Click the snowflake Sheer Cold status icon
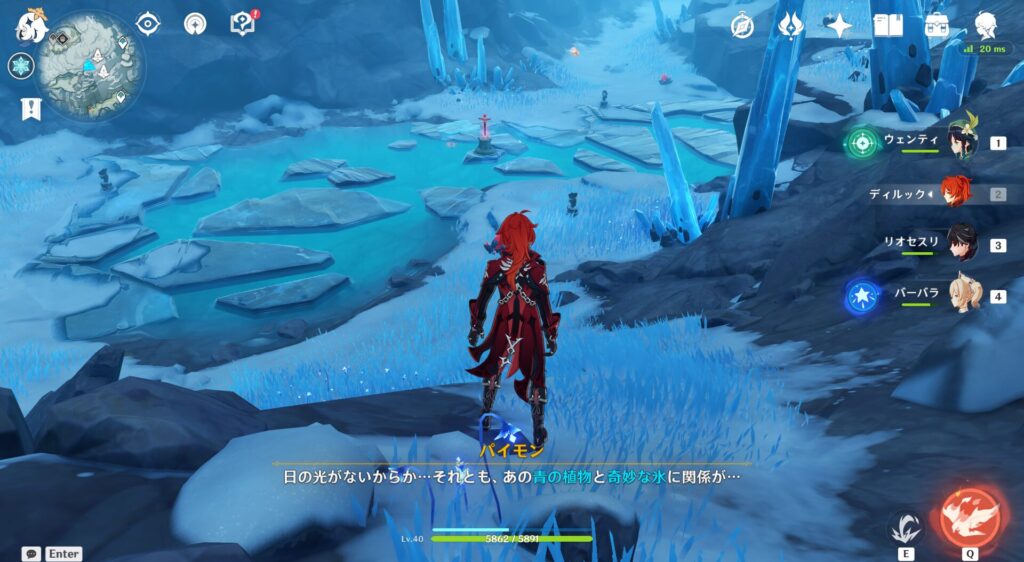This screenshot has height=562, width=1024. pos(21,66)
